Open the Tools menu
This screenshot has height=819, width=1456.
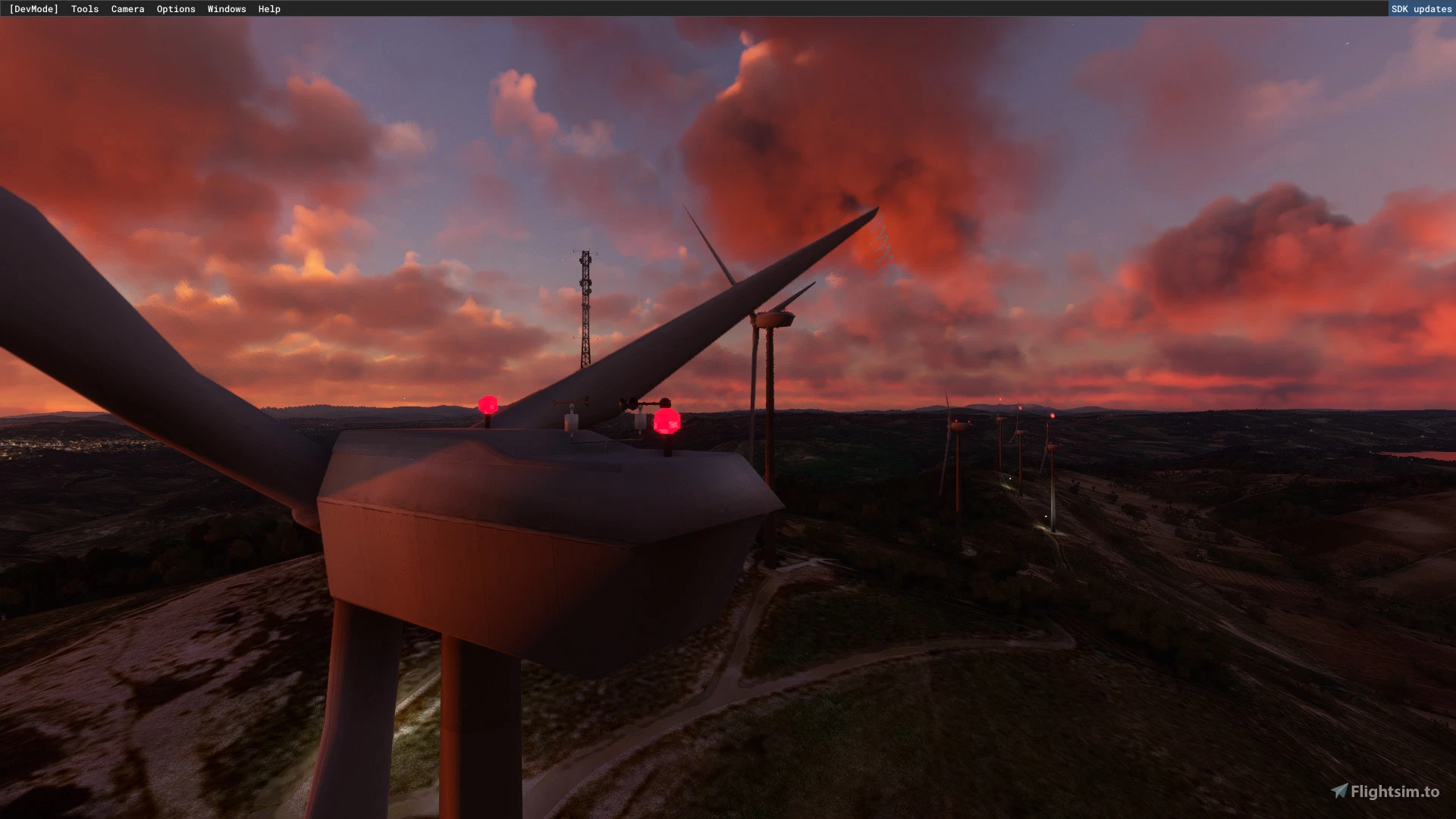tap(84, 8)
